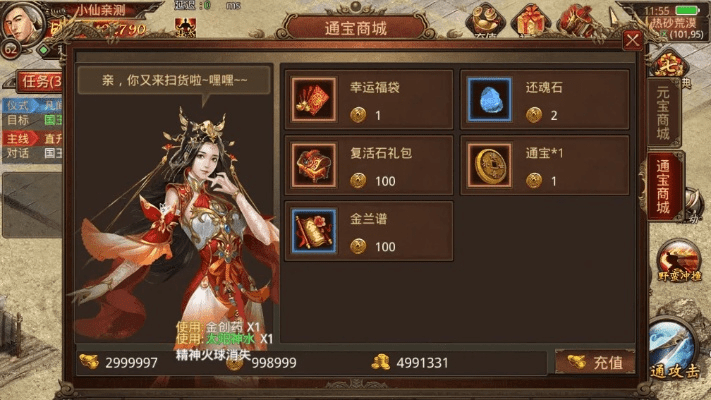The width and height of the screenshot is (711, 400).
Task: Open the 充值 recharge button in shop
Action: [x=596, y=362]
